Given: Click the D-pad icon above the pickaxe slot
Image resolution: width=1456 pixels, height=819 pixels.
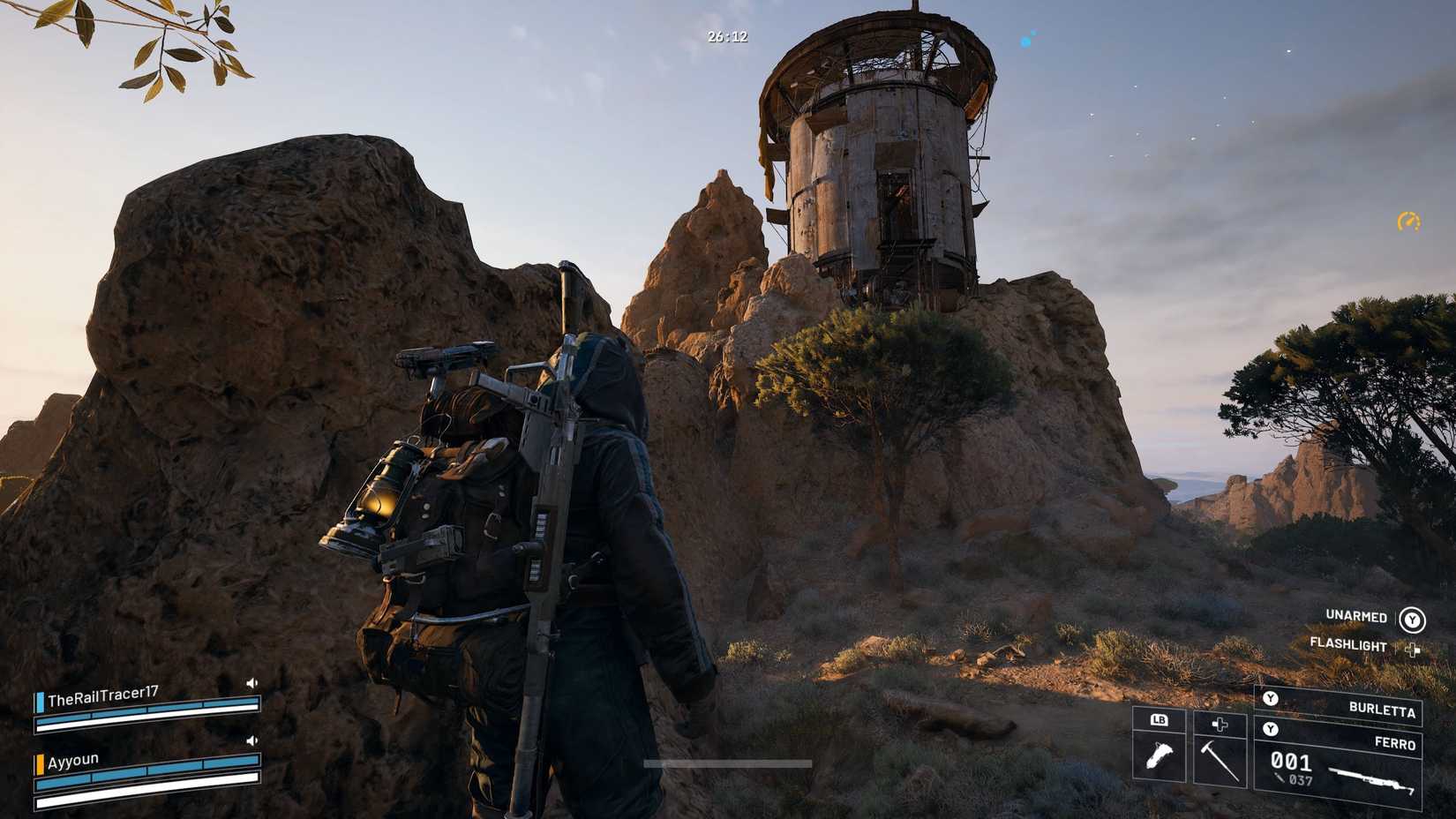Looking at the screenshot, I should 1219,725.
